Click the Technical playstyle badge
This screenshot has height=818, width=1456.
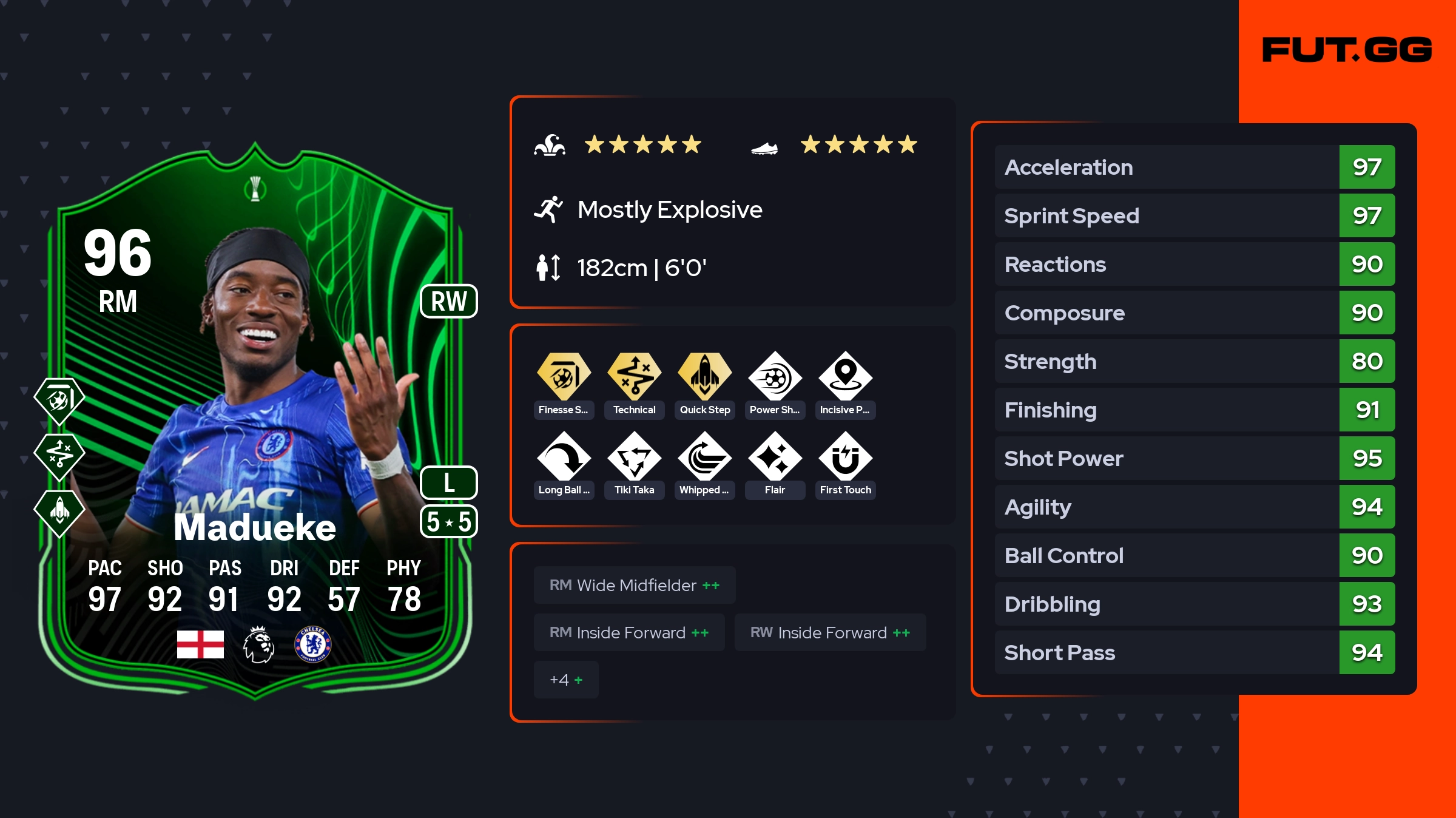pyautogui.click(x=634, y=377)
